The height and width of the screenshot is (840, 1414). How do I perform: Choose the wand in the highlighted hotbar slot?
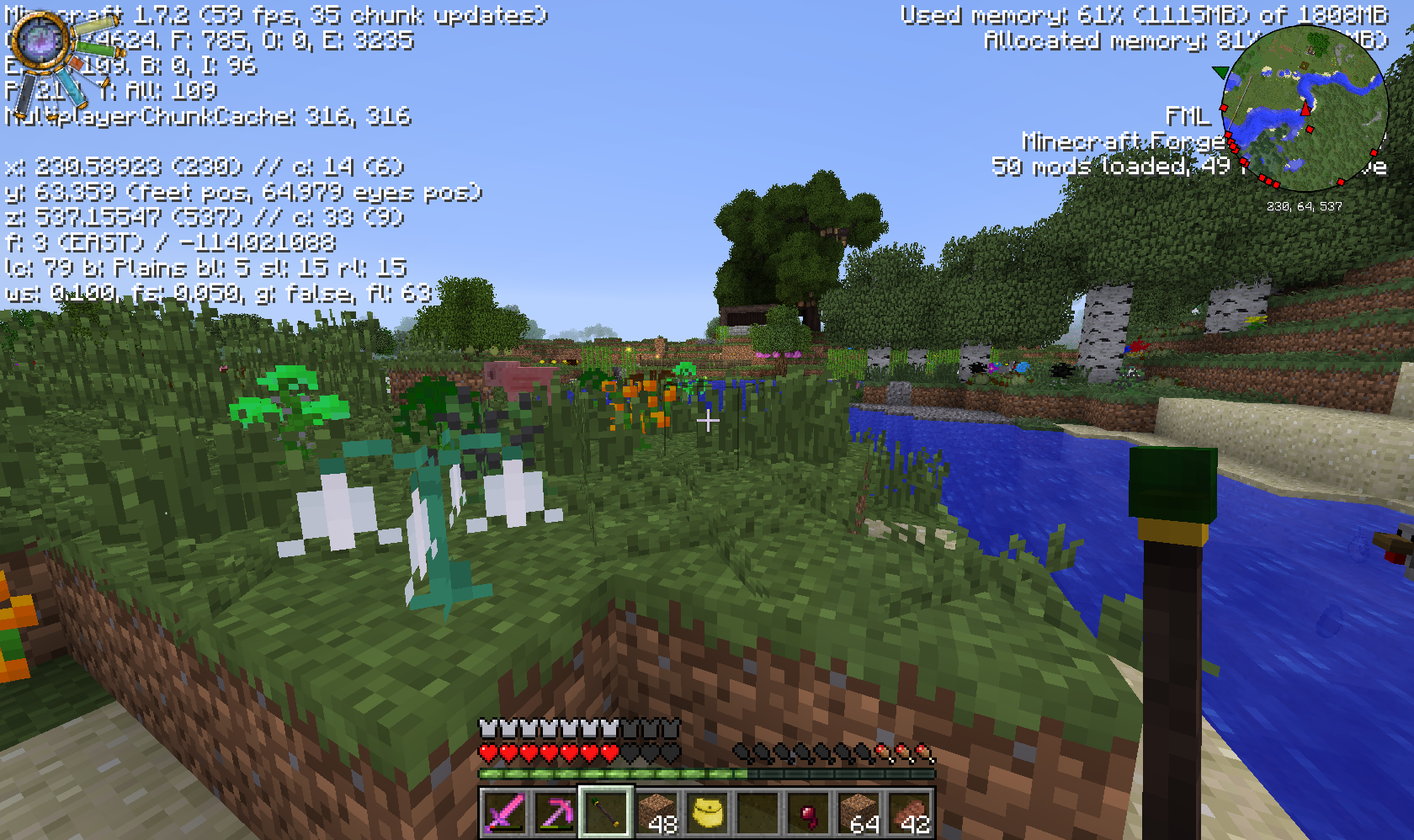pos(605,813)
